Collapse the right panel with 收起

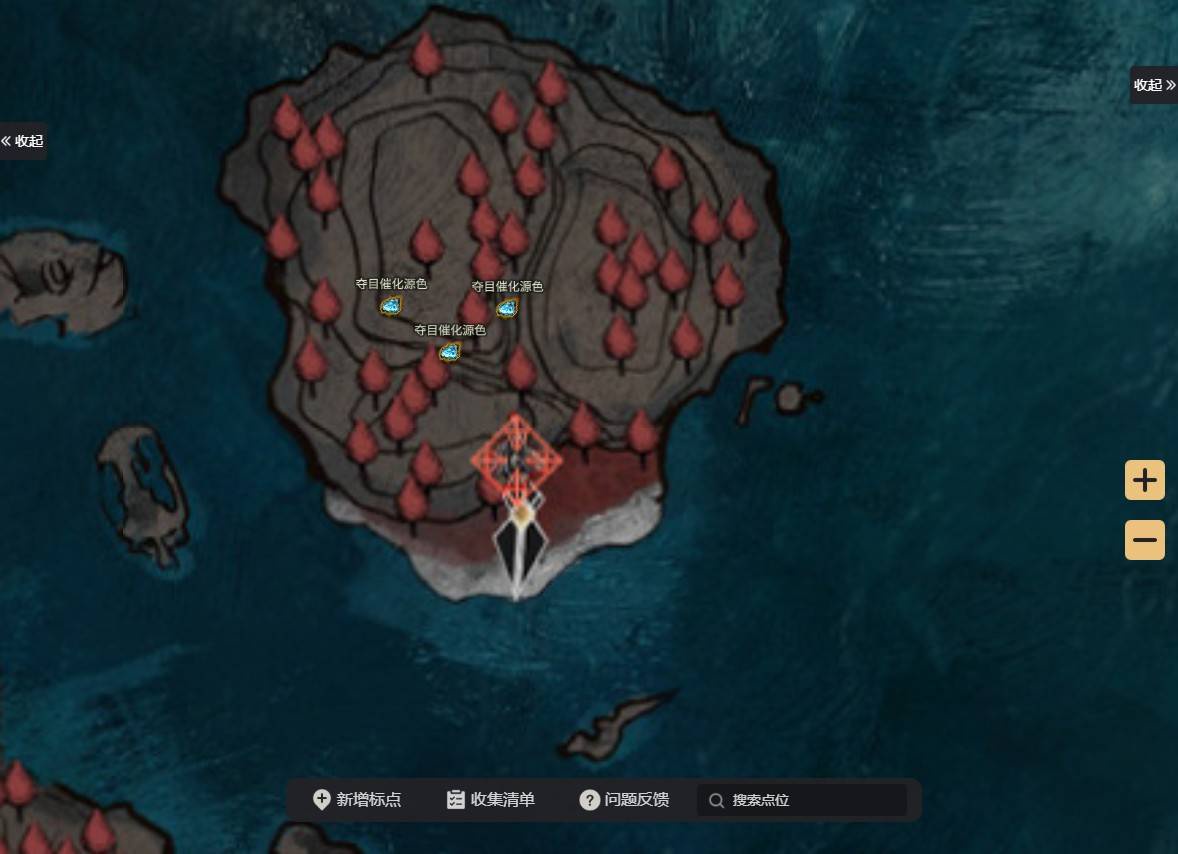point(1154,85)
